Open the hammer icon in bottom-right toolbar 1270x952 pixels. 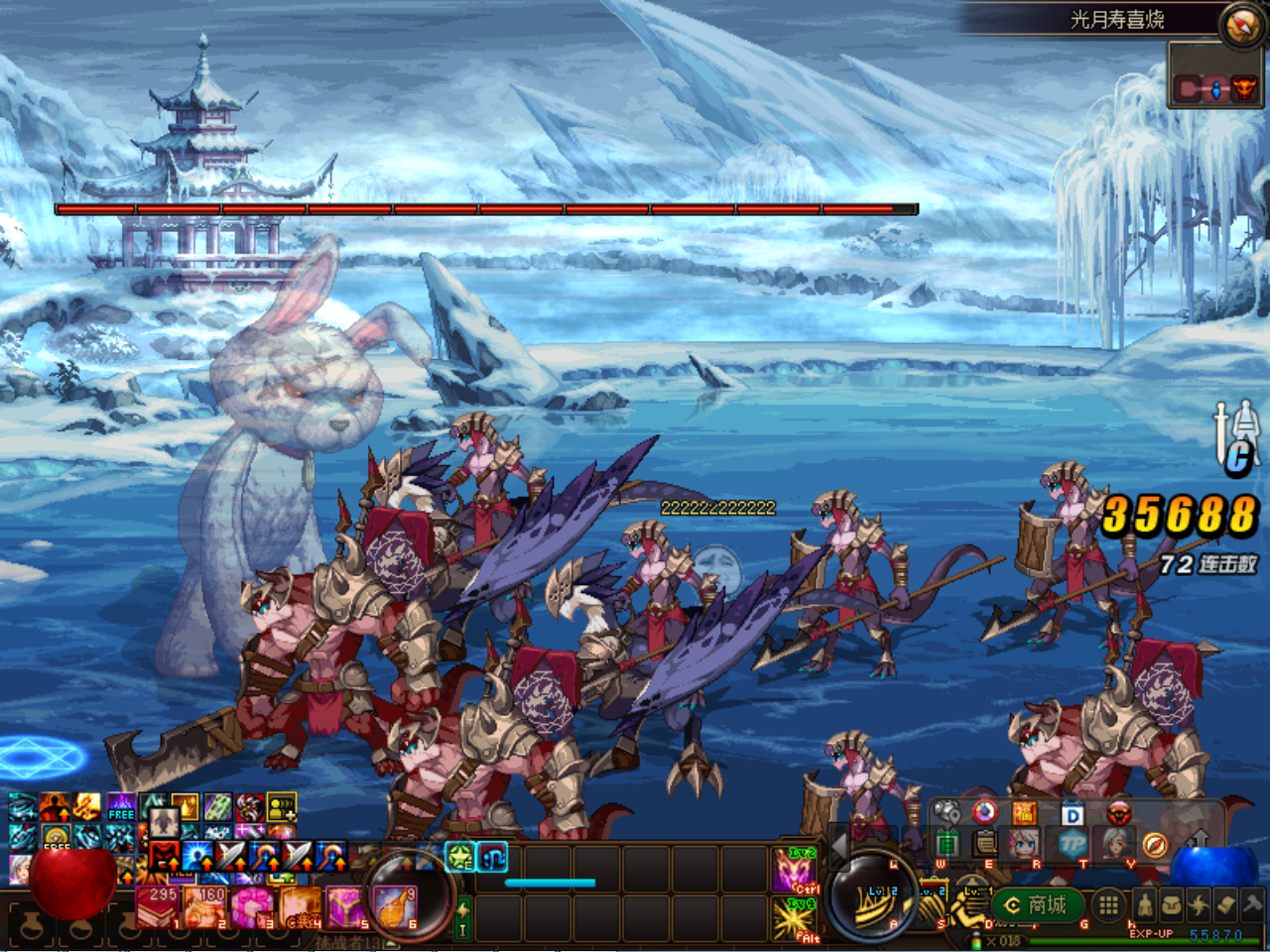click(1252, 903)
